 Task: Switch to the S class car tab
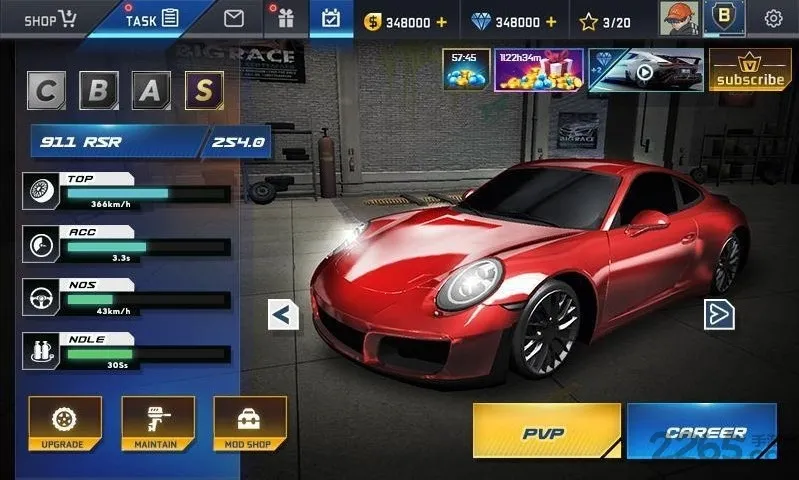pos(203,91)
